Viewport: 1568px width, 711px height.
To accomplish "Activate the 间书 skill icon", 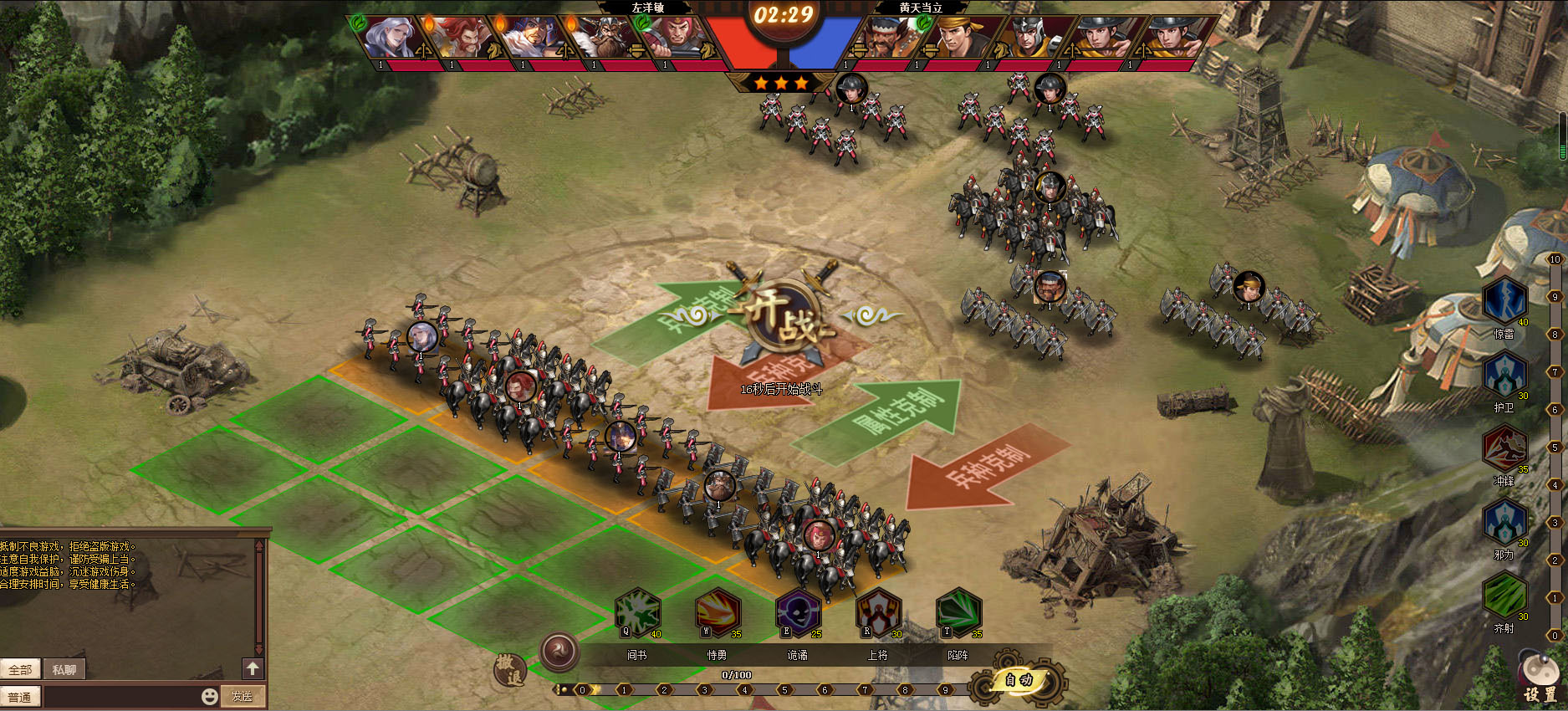I will pyautogui.click(x=638, y=613).
